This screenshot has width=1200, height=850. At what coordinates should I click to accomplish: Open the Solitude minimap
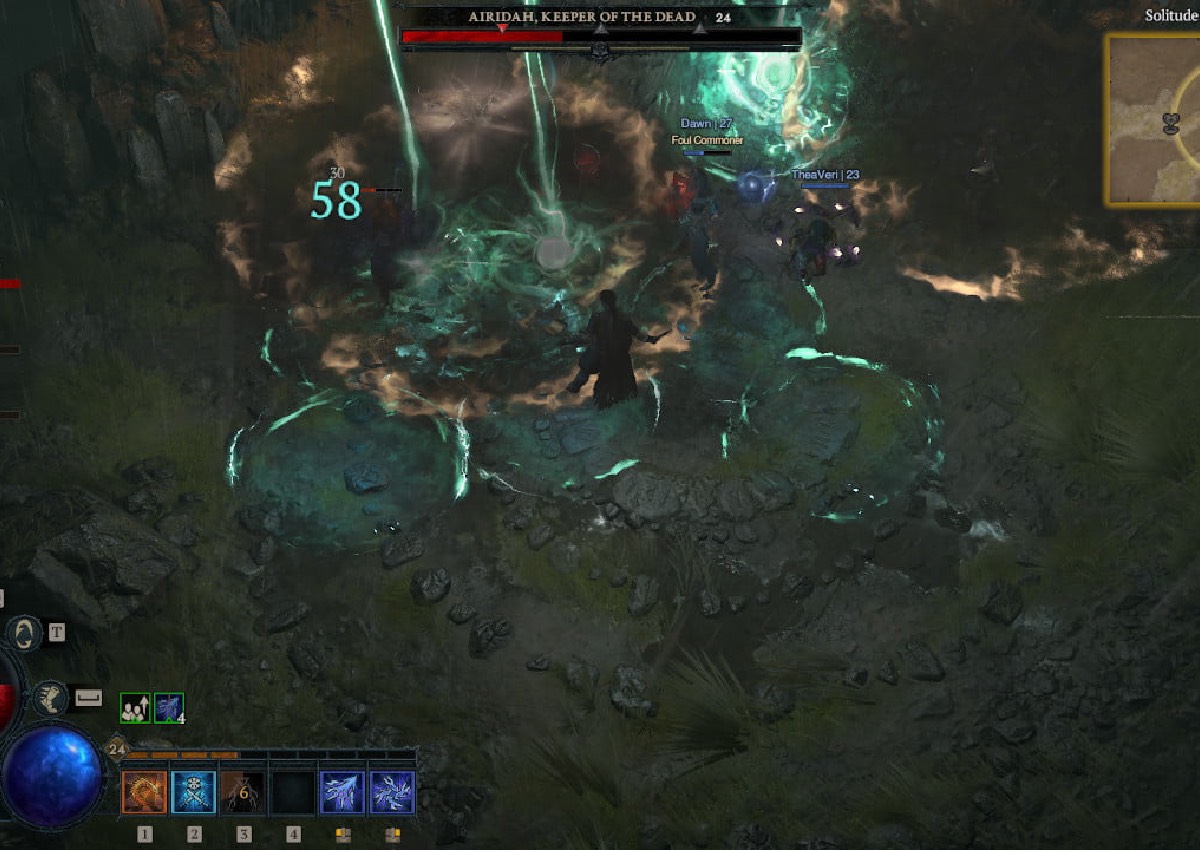1152,120
